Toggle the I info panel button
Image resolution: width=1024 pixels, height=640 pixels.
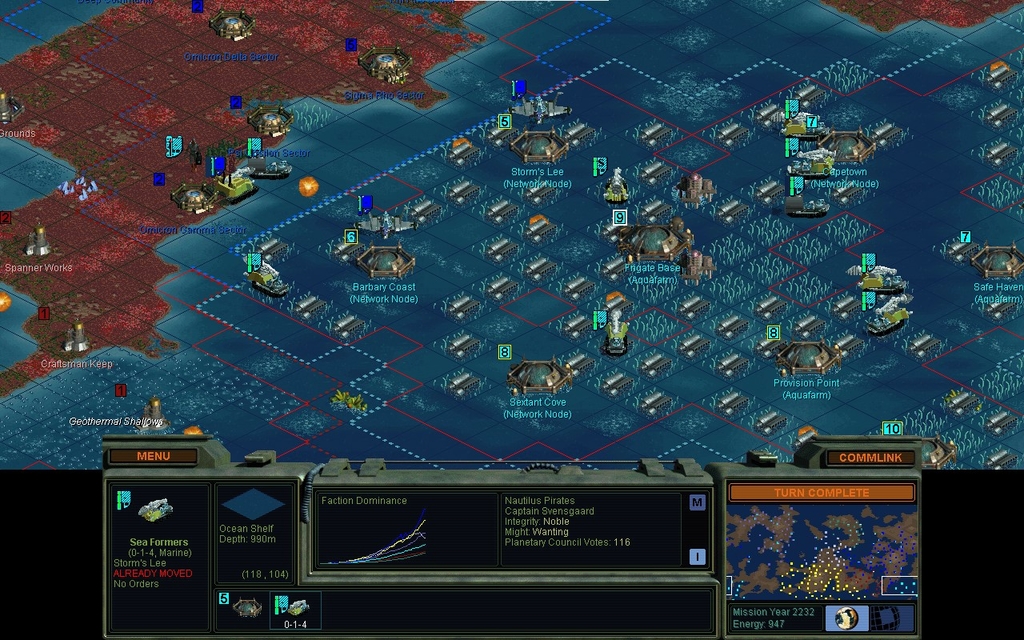pos(697,556)
